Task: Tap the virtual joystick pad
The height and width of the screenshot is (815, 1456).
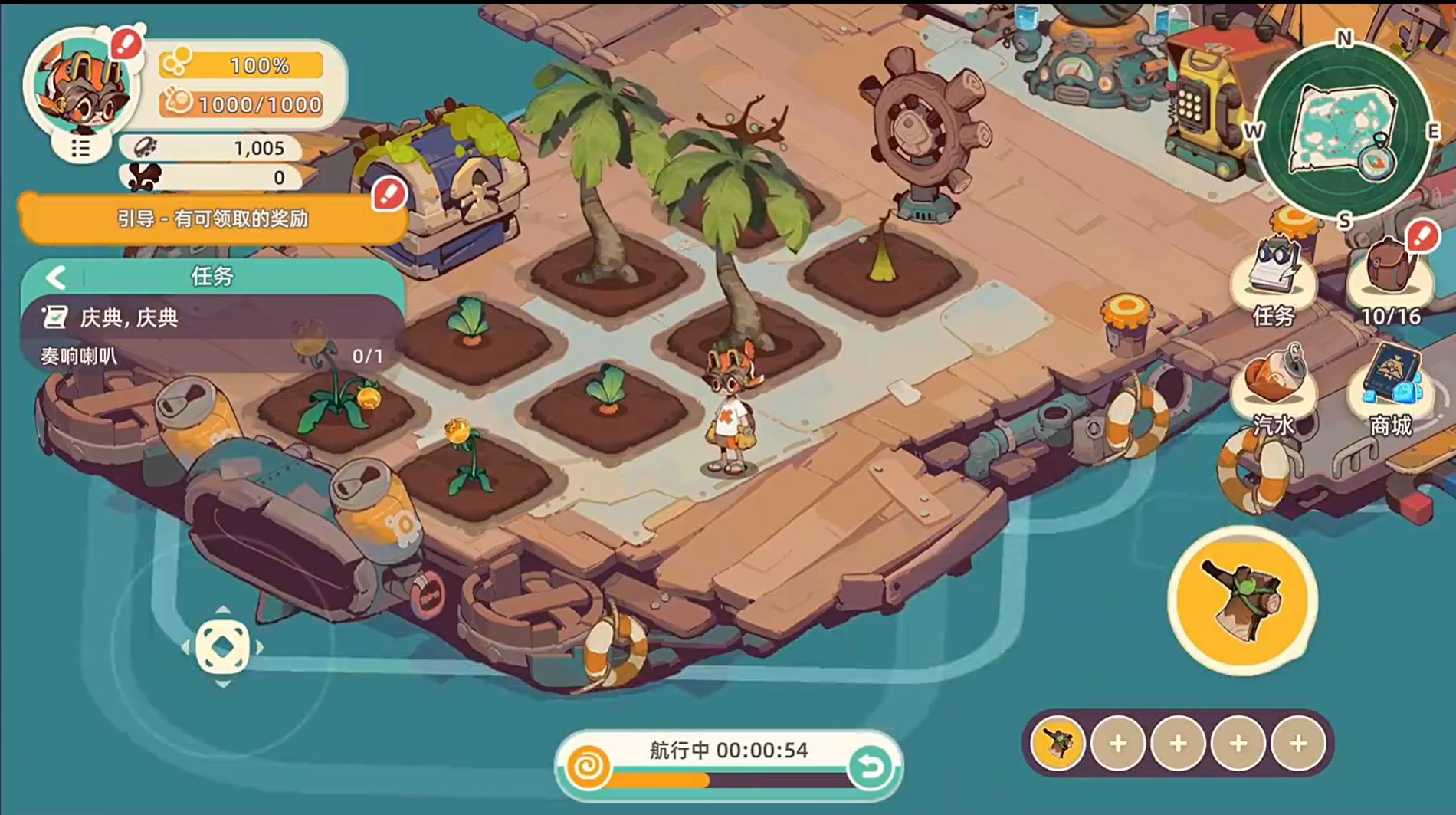Action: click(x=223, y=647)
